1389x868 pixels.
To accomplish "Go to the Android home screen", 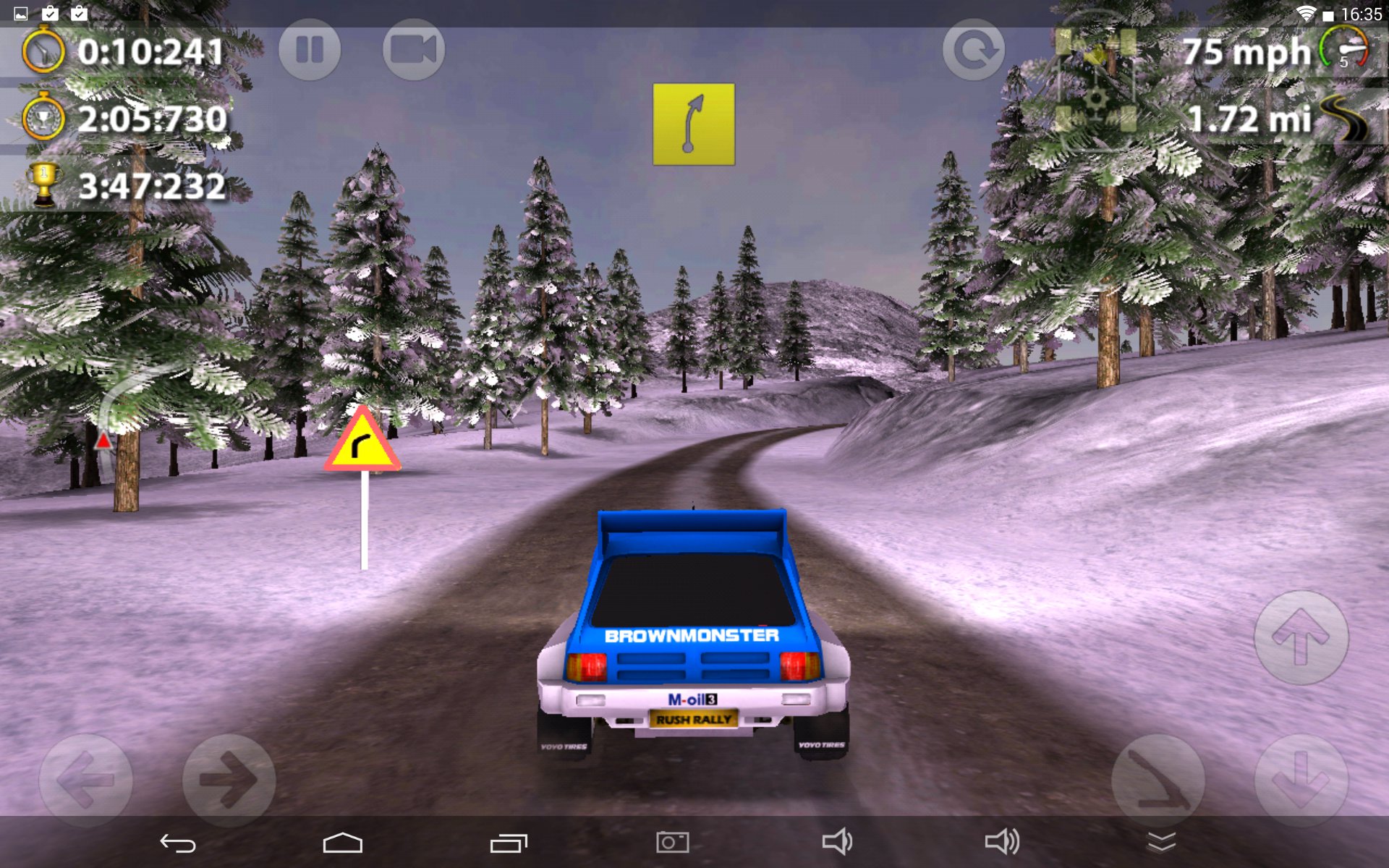I will point(342,843).
